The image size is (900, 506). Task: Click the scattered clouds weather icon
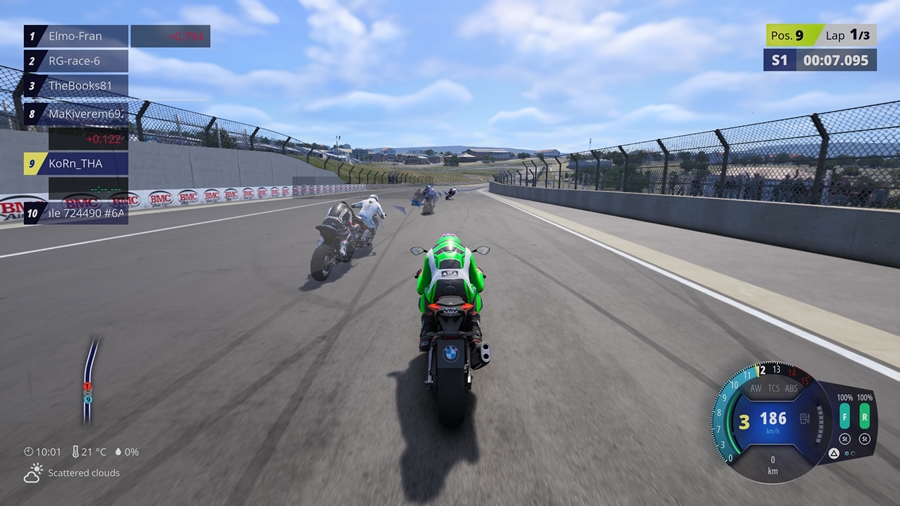[34, 473]
